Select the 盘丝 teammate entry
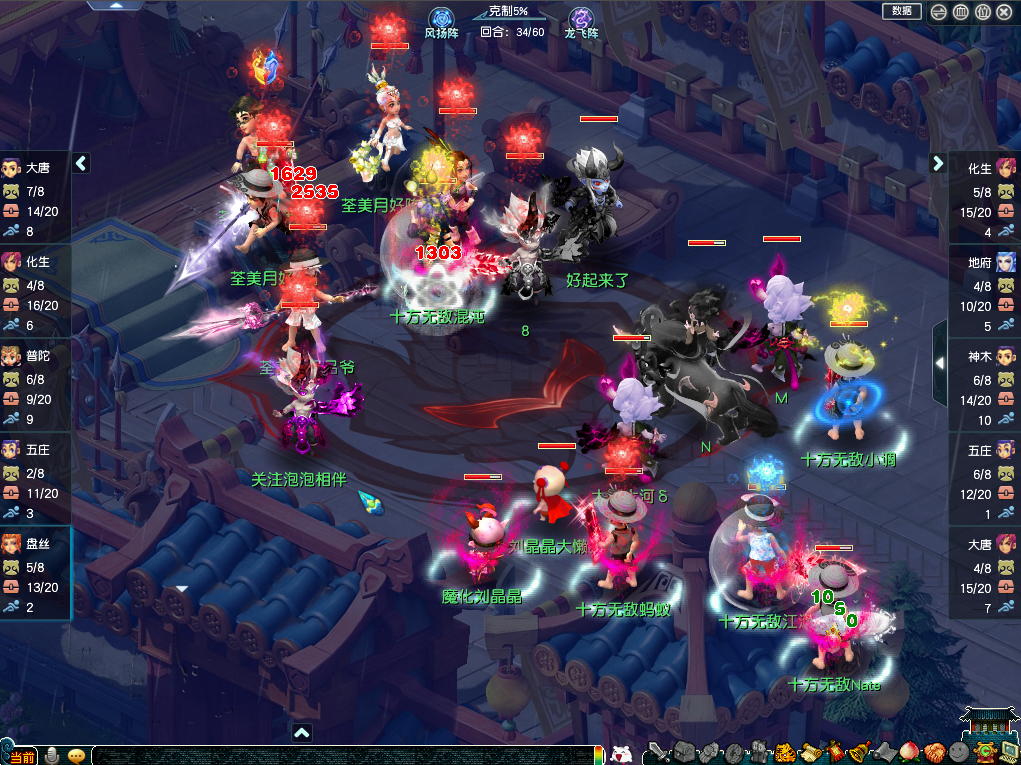 (x=35, y=573)
